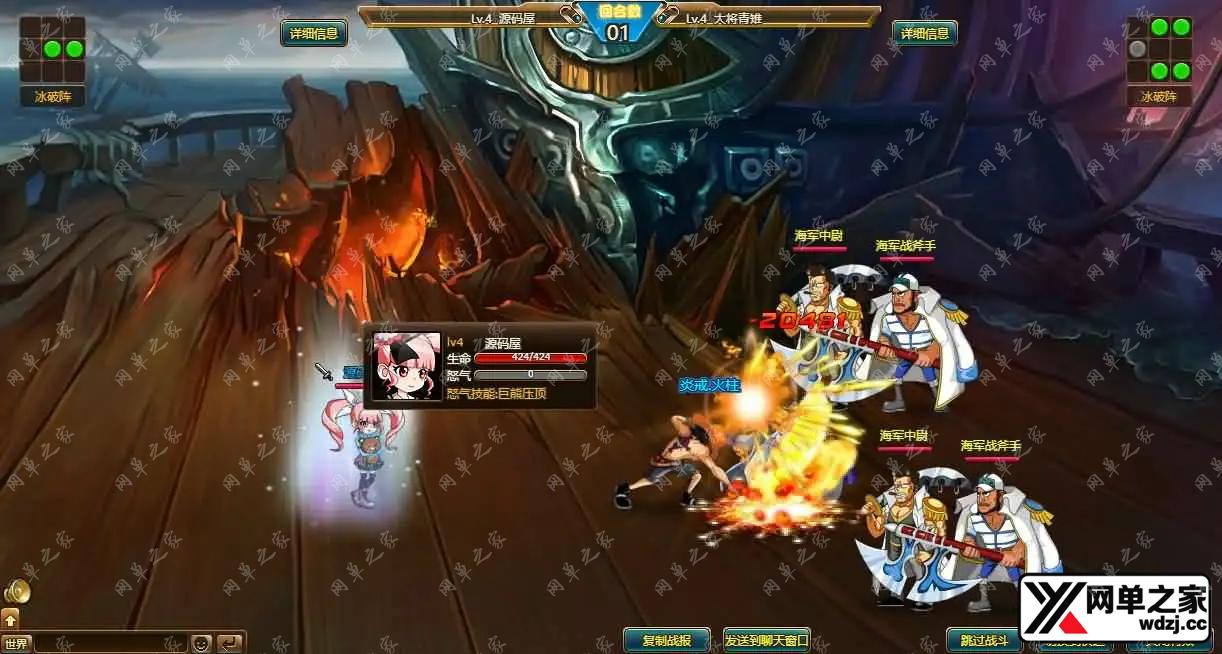Open the left team's 详细信息 details
1222x654 pixels.
pos(314,33)
